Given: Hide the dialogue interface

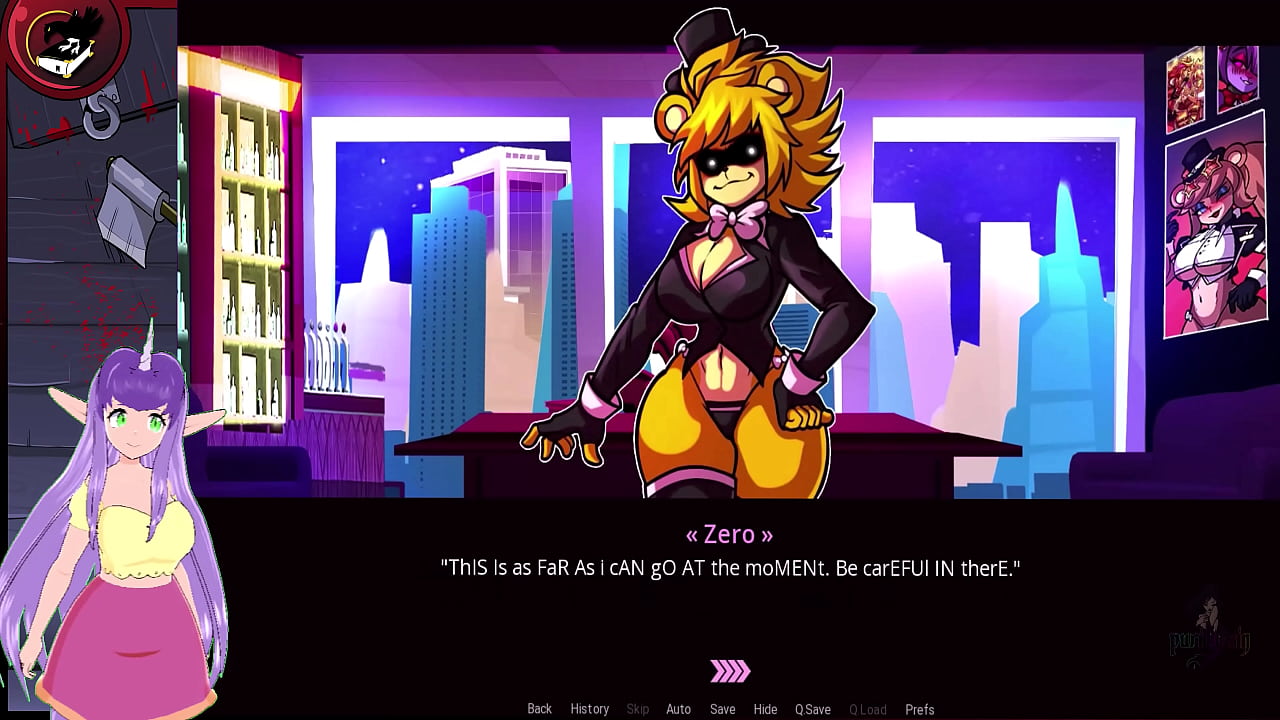Looking at the screenshot, I should pos(765,708).
